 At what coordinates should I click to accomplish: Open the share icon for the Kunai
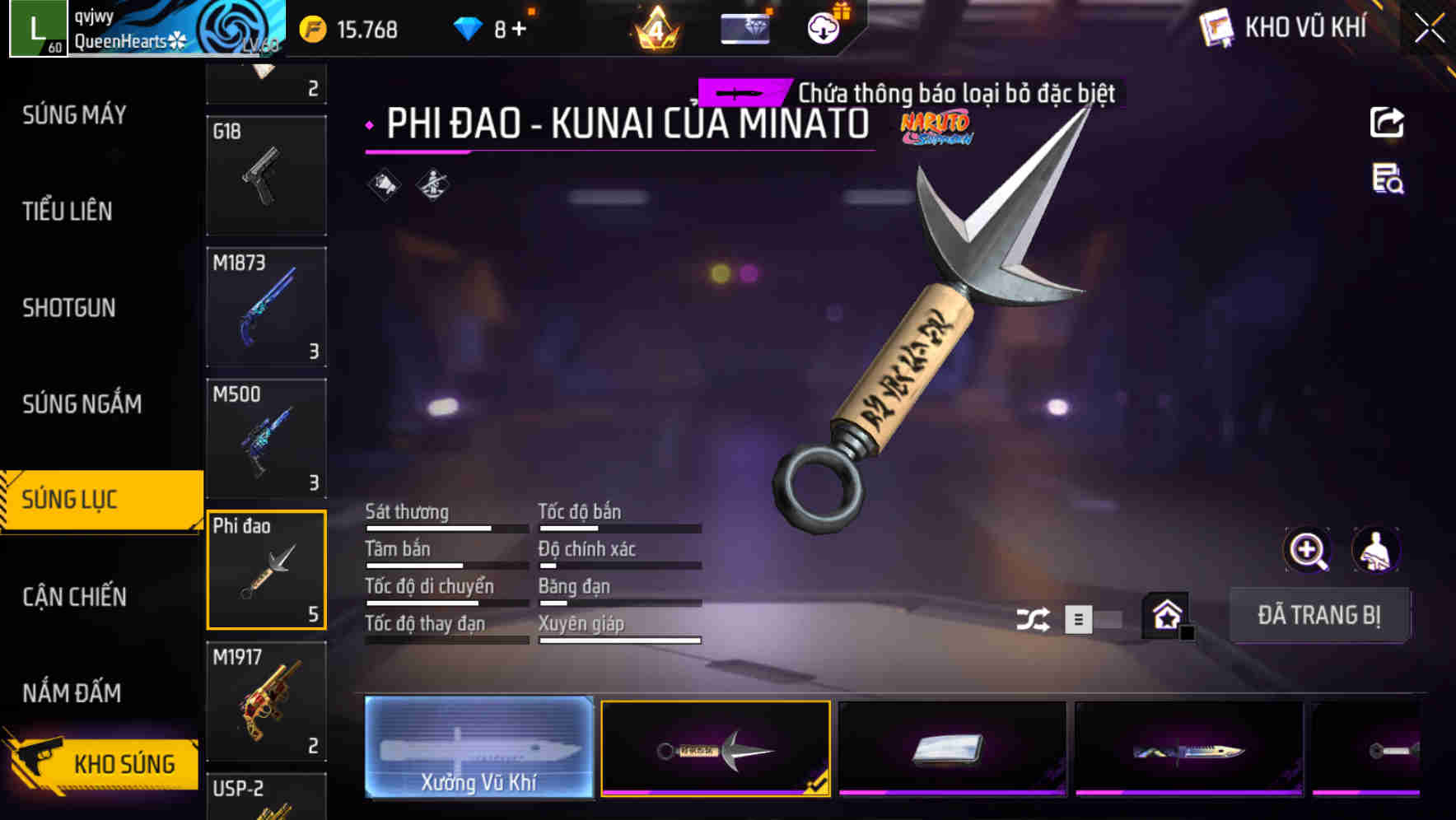click(x=1388, y=122)
